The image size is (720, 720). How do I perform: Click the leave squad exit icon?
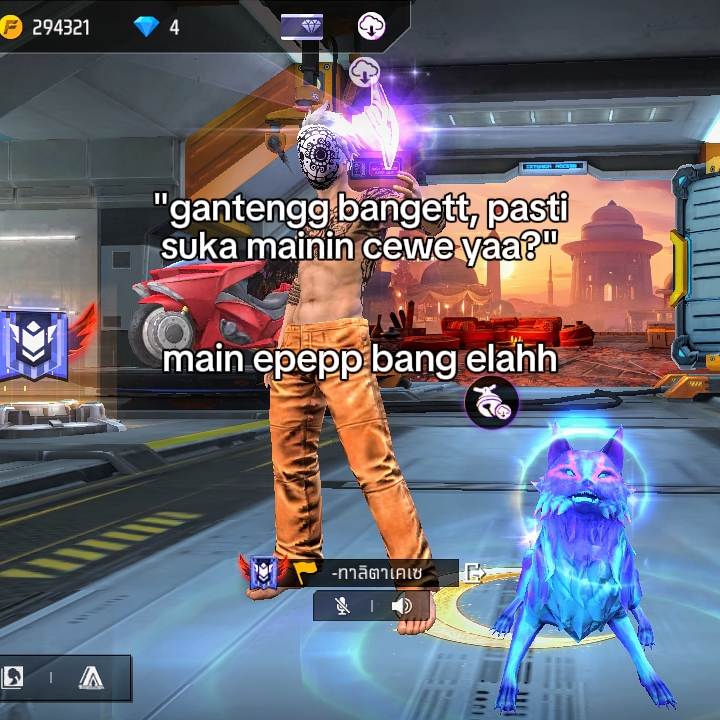[x=475, y=573]
